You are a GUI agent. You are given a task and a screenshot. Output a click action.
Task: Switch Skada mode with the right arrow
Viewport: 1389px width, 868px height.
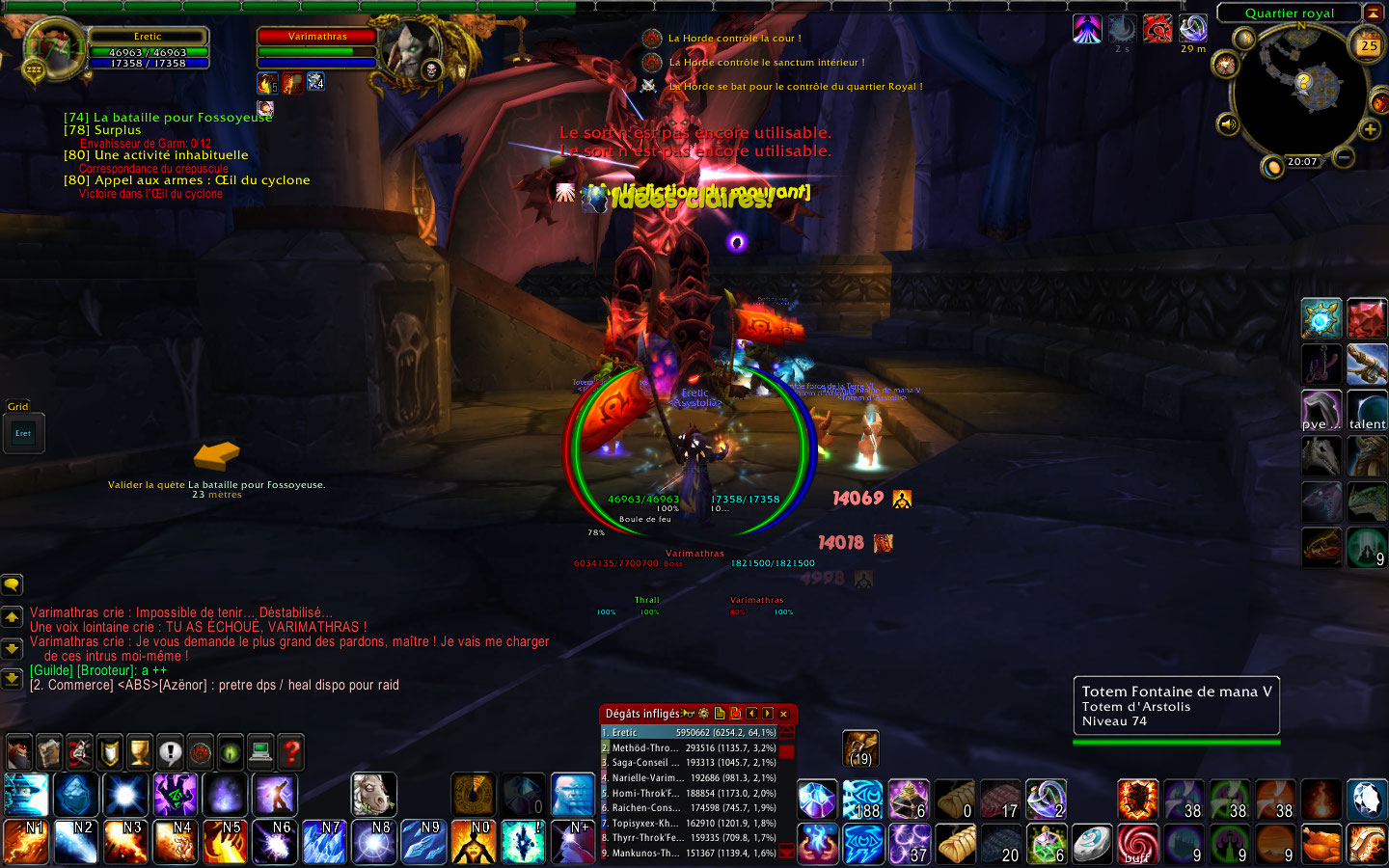[x=767, y=715]
